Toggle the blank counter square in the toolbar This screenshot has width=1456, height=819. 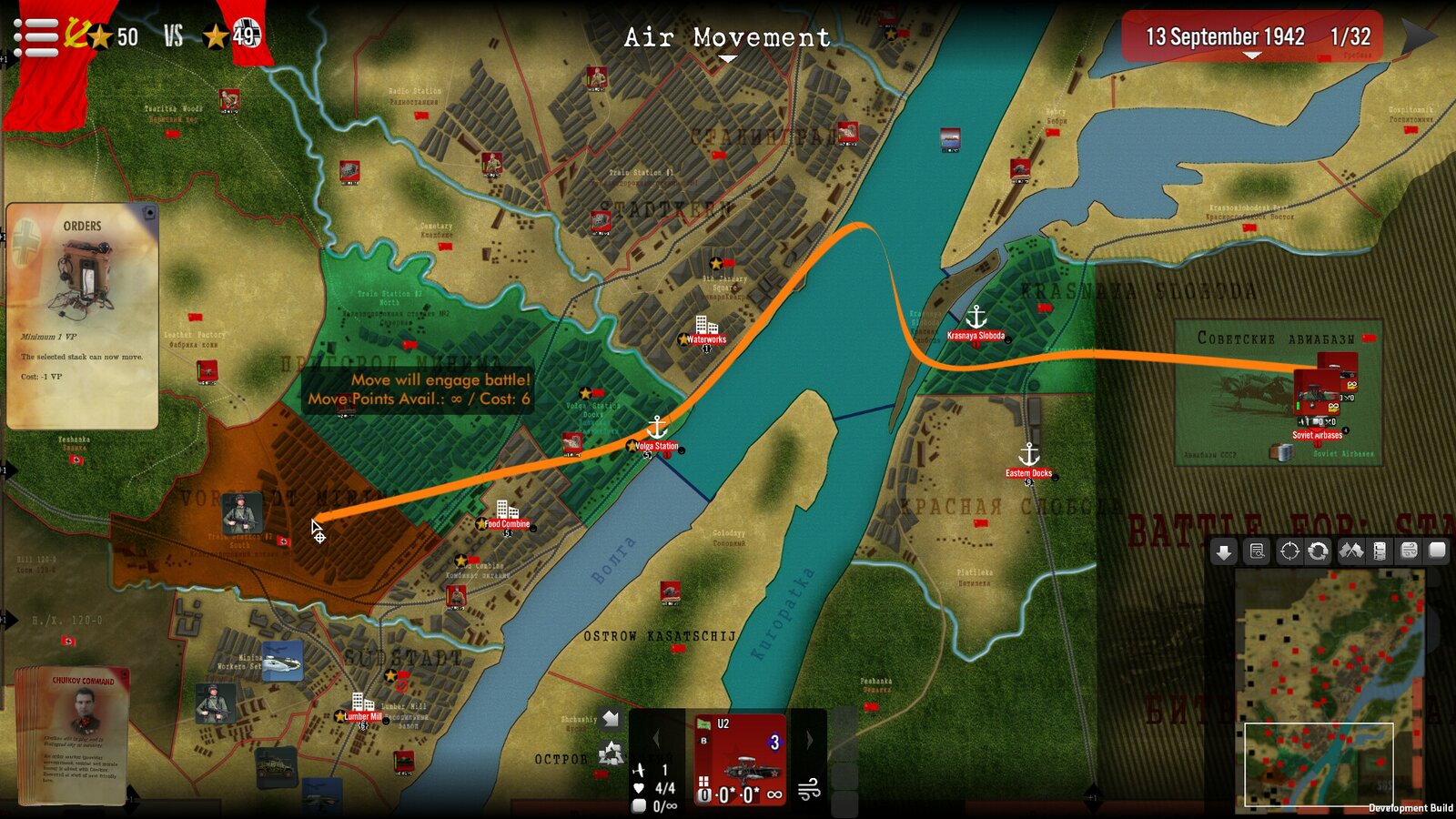[x=1436, y=551]
